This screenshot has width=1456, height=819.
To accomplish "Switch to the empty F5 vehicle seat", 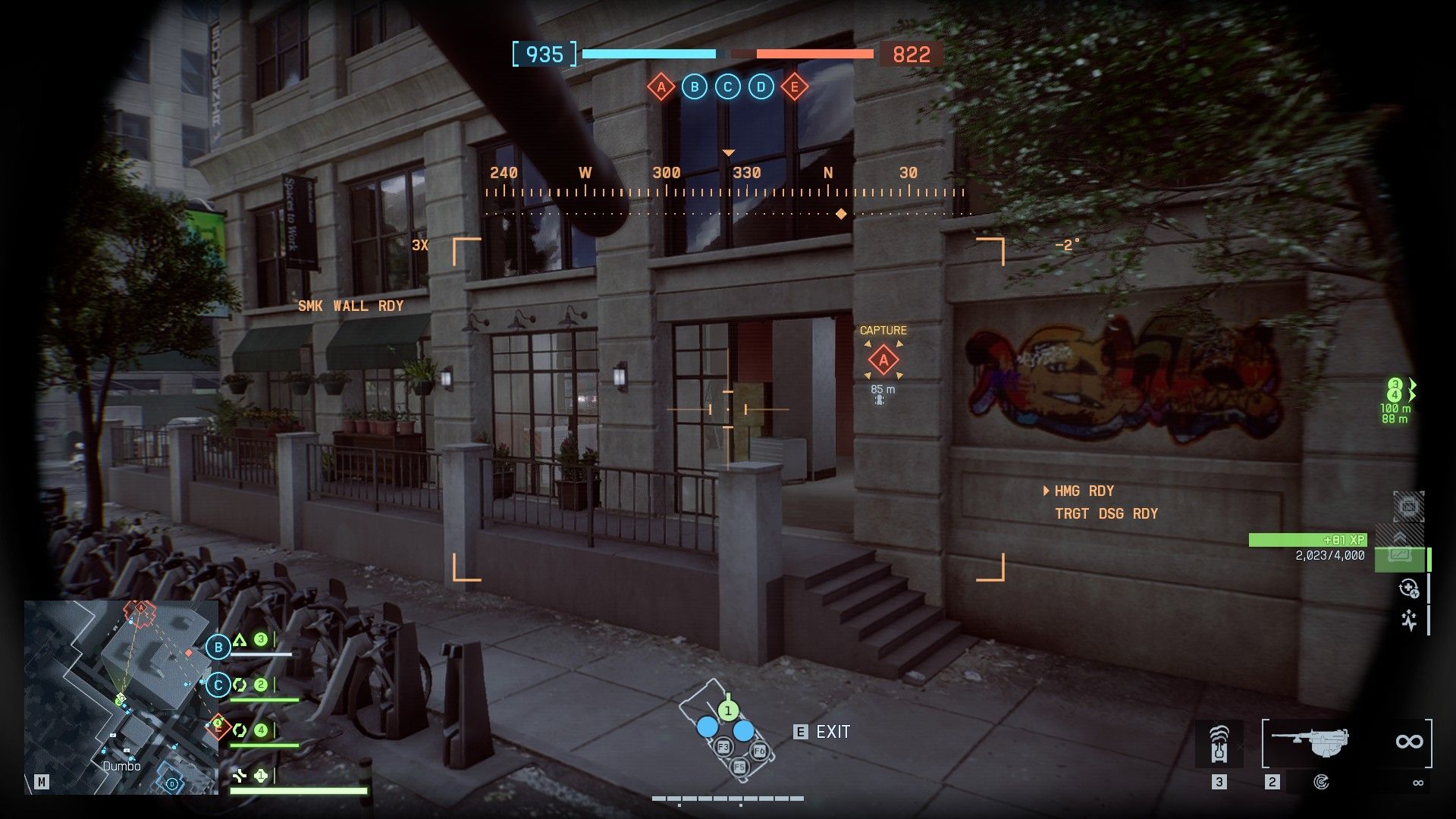I will [x=739, y=767].
